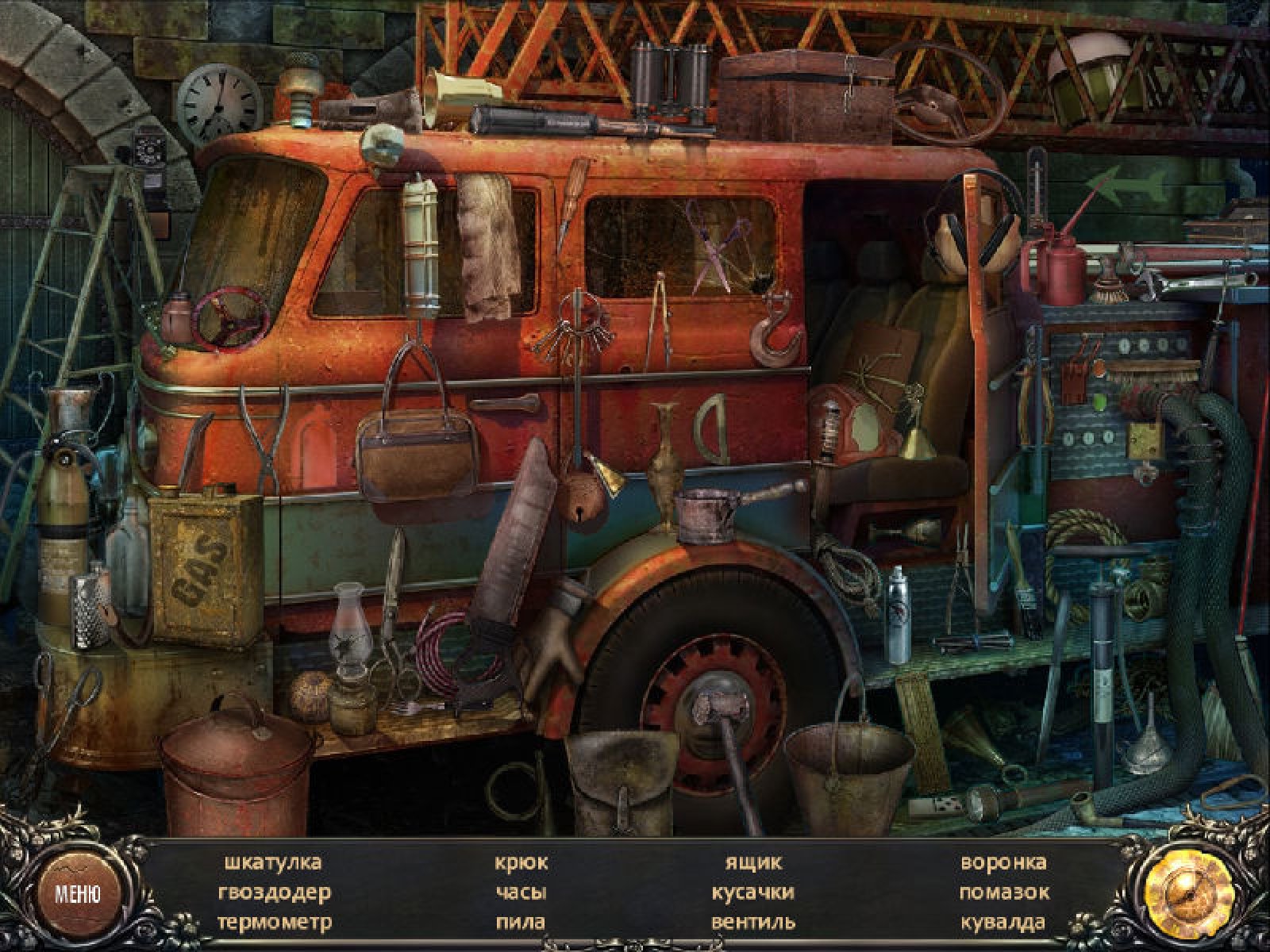Image resolution: width=1270 pixels, height=952 pixels.
Task: Choose the кусачки list entry
Action: coord(752,892)
